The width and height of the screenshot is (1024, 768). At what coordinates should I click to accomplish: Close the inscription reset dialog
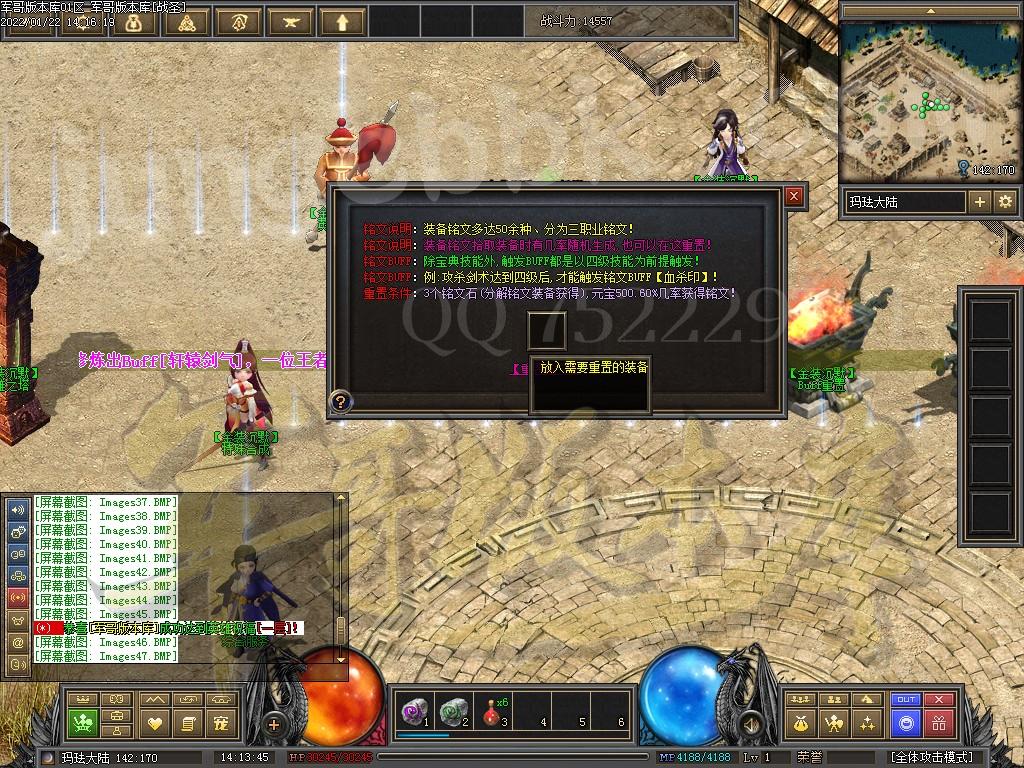(794, 196)
